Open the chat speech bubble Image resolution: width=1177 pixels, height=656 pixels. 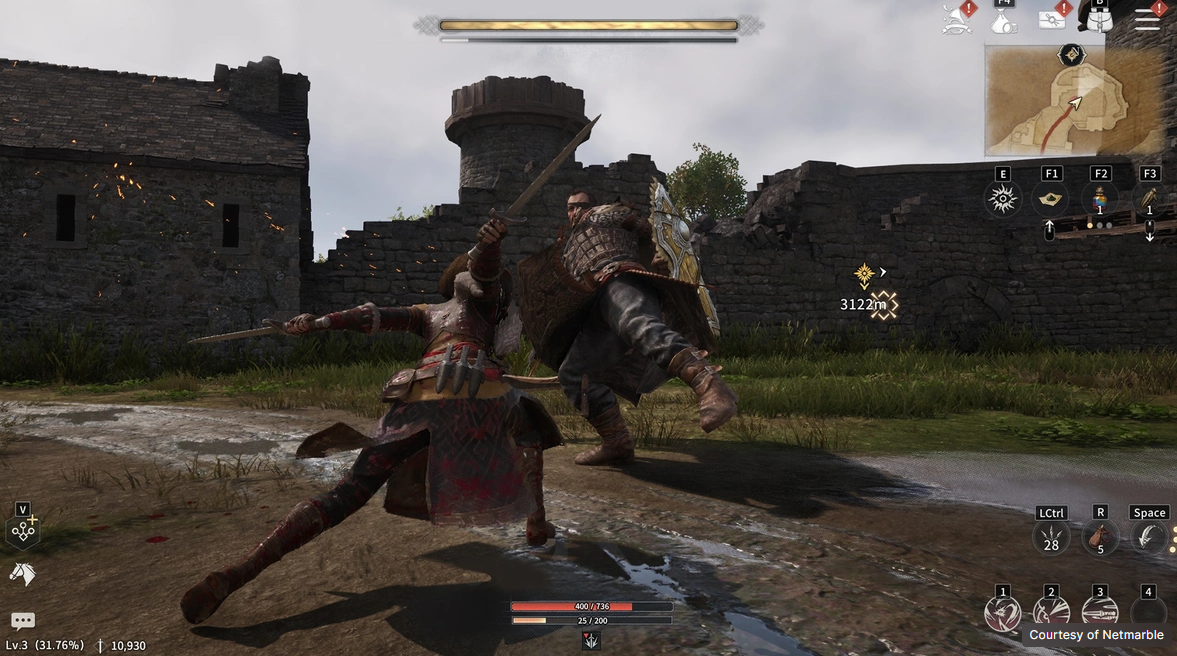click(x=22, y=621)
